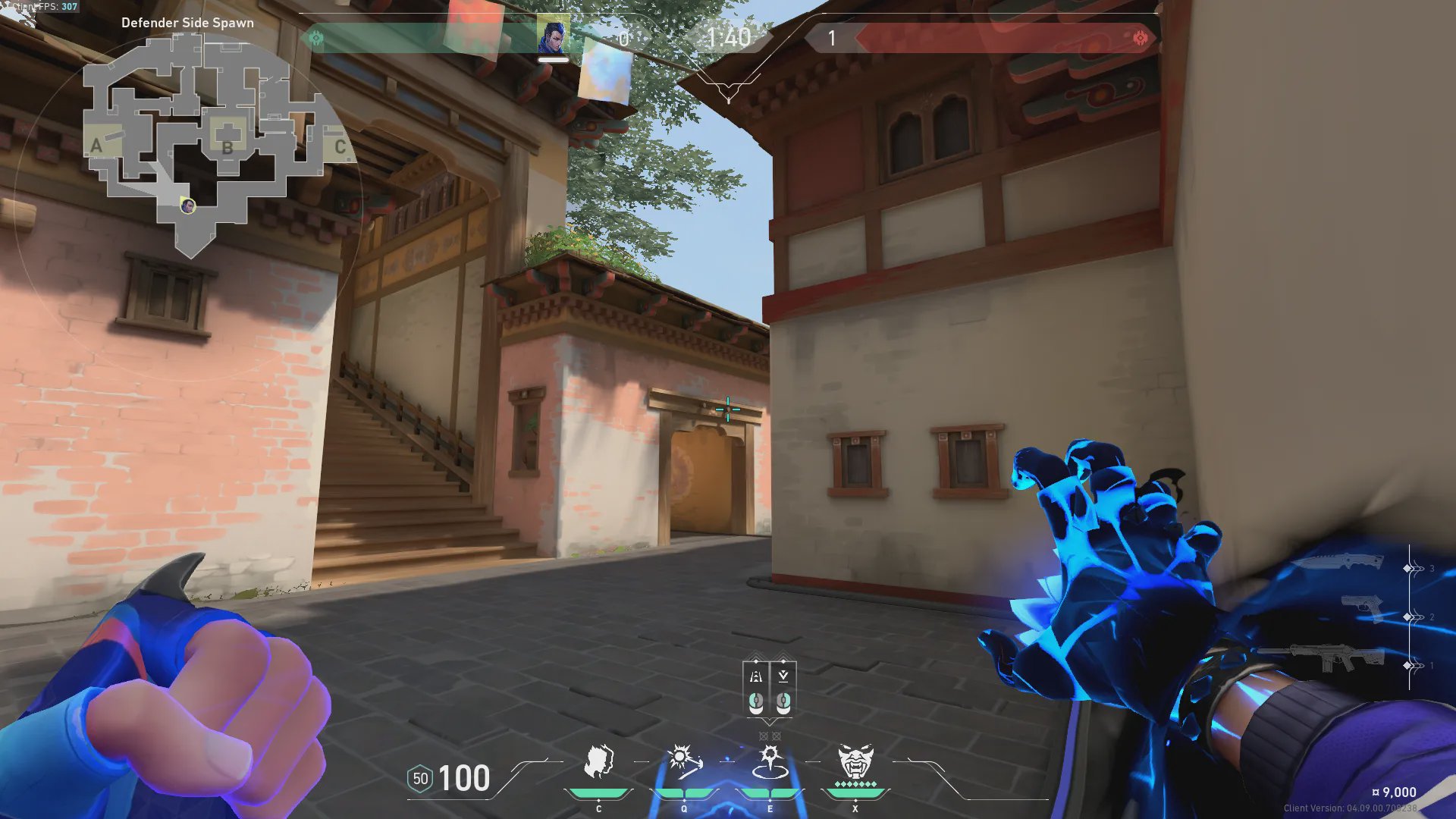Activate Yoru's Fakeout ability icon
The width and height of the screenshot is (1456, 819).
[598, 762]
